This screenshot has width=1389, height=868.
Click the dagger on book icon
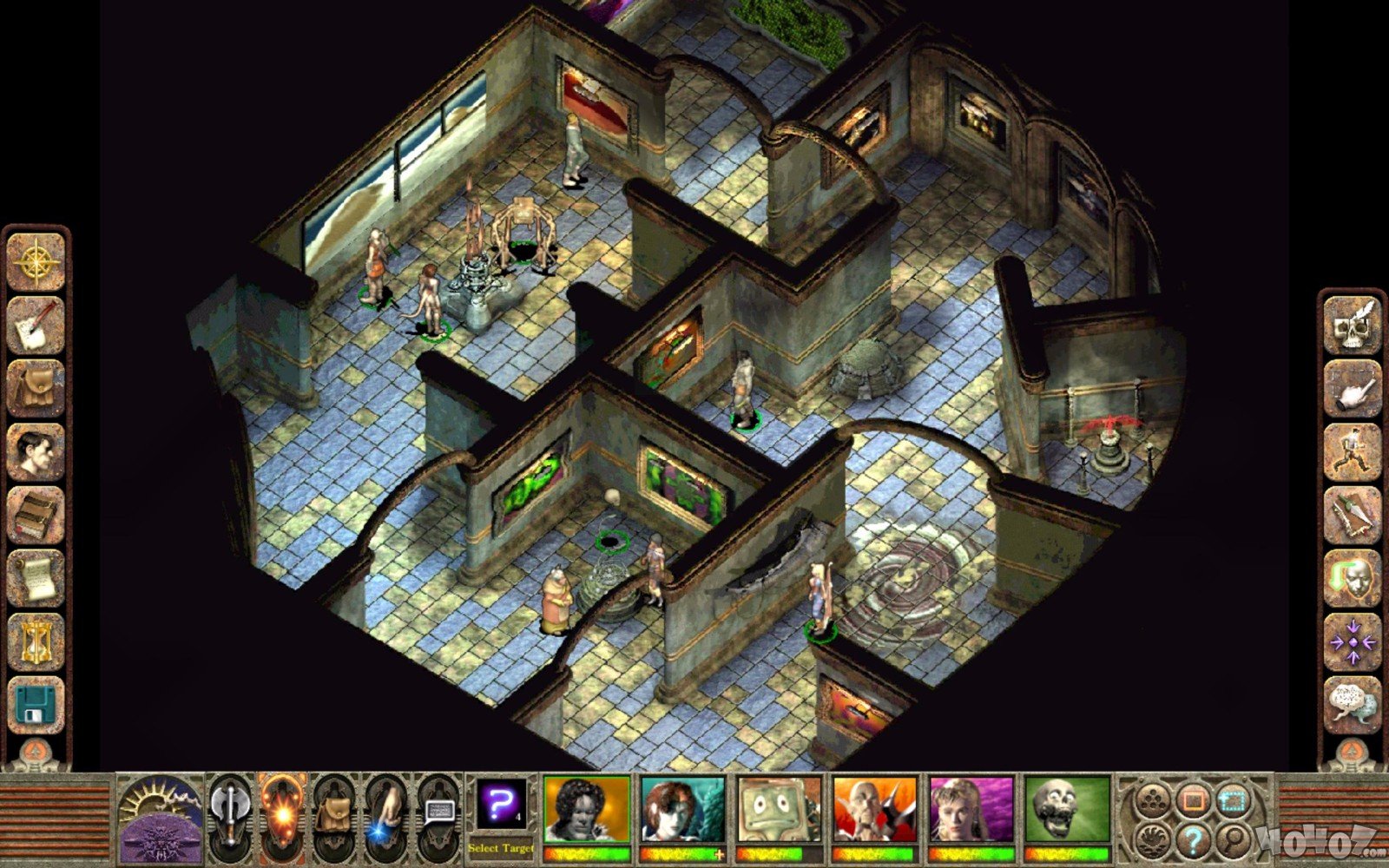[x=1353, y=516]
